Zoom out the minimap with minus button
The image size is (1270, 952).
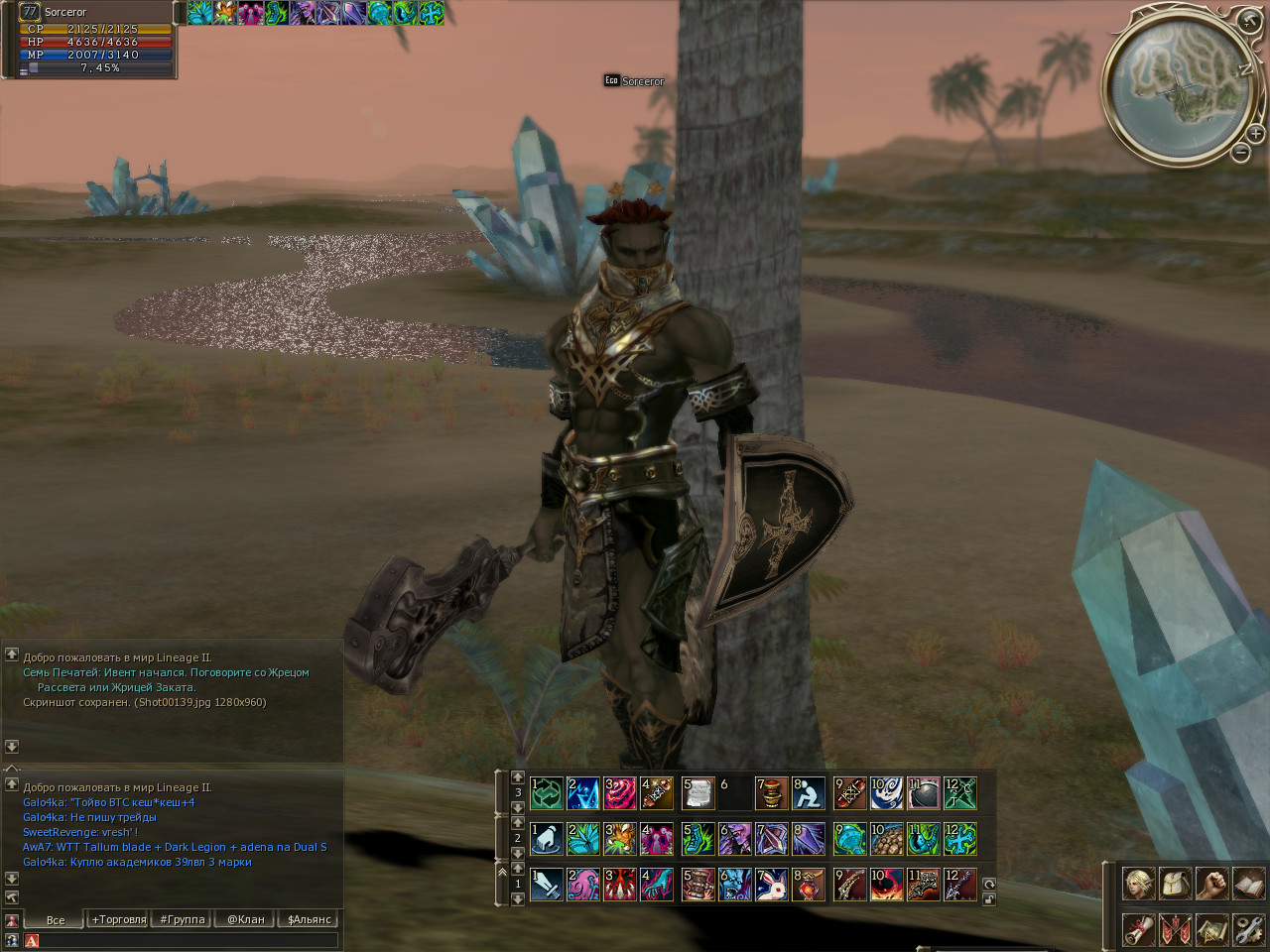click(x=1240, y=152)
